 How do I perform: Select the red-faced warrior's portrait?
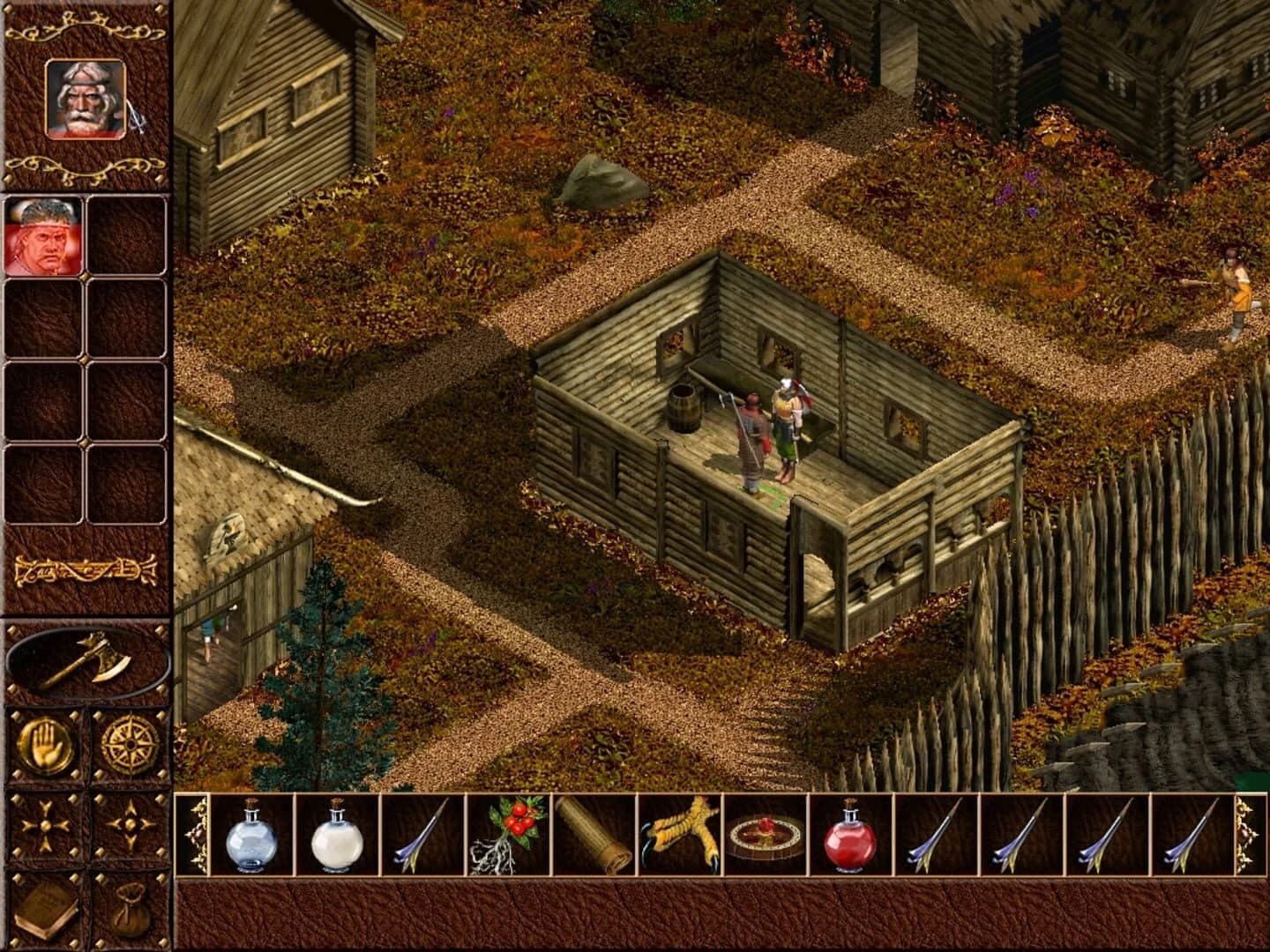click(x=43, y=237)
